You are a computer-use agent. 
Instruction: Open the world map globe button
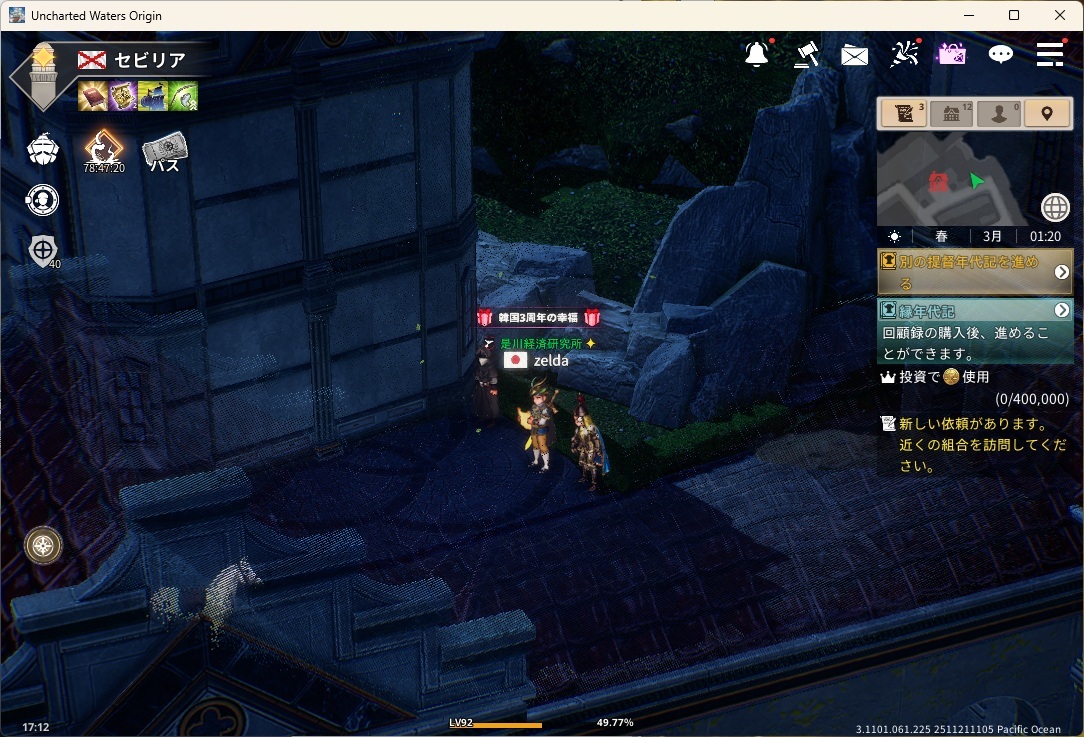(1055, 207)
